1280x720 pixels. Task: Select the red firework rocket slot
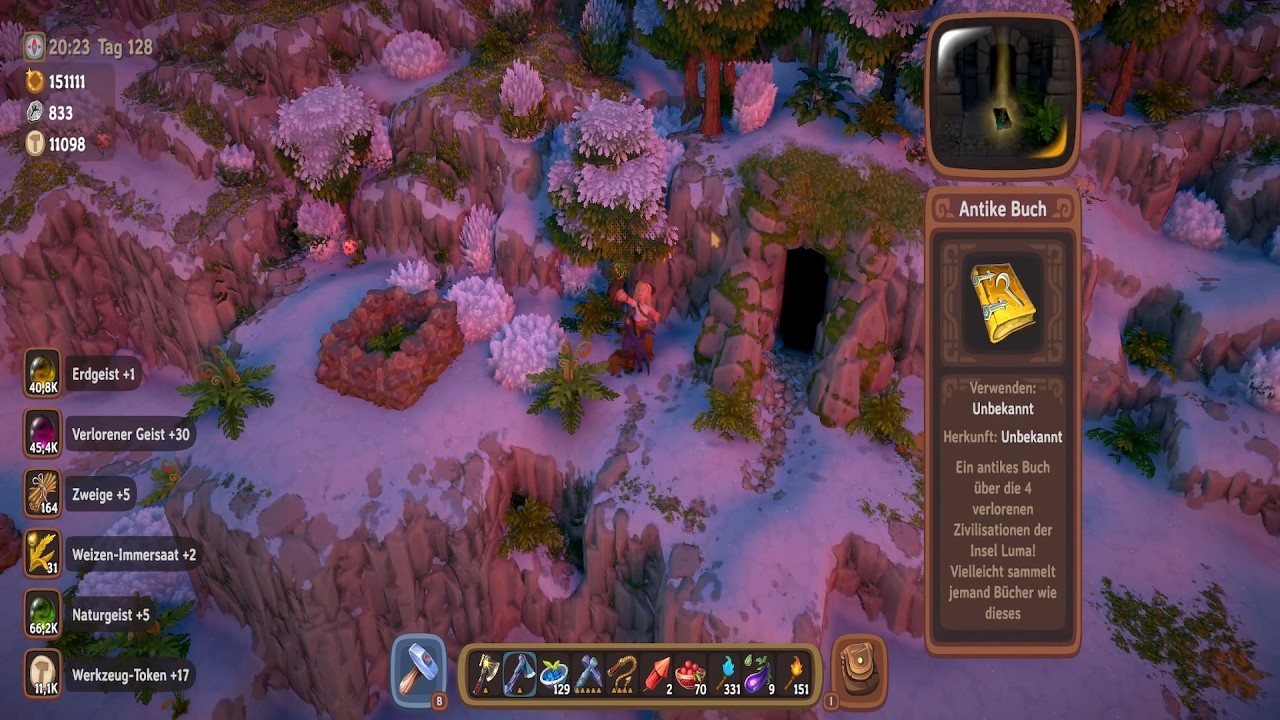[656, 674]
